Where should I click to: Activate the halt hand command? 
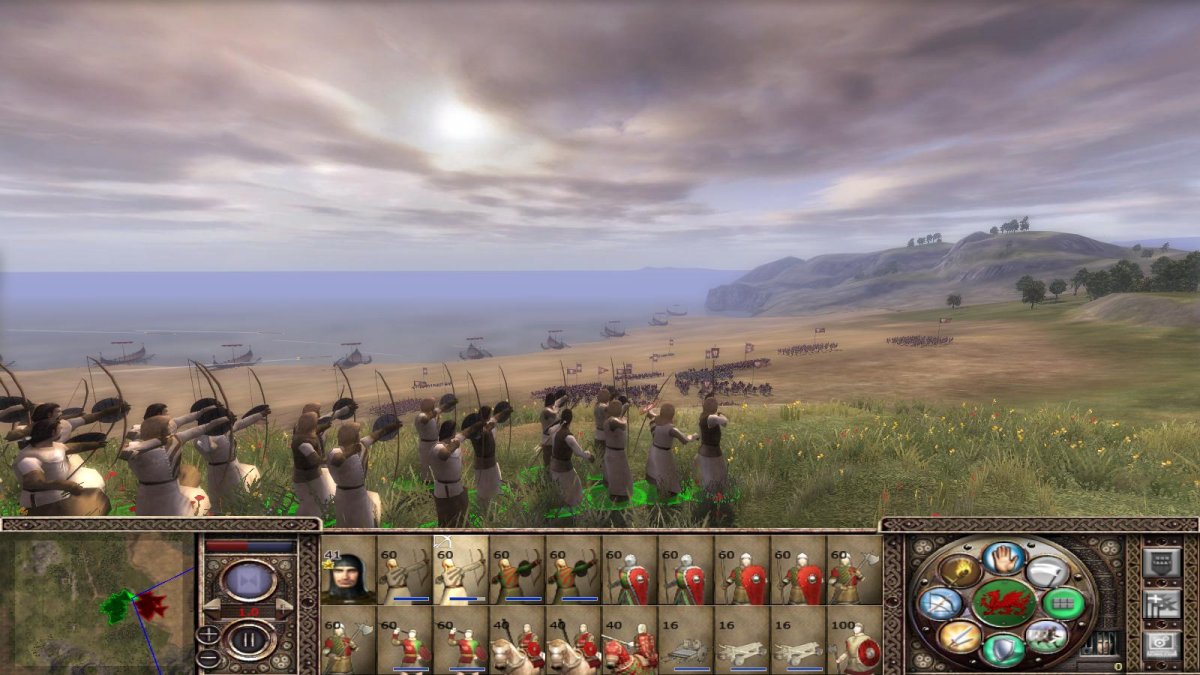1003,560
